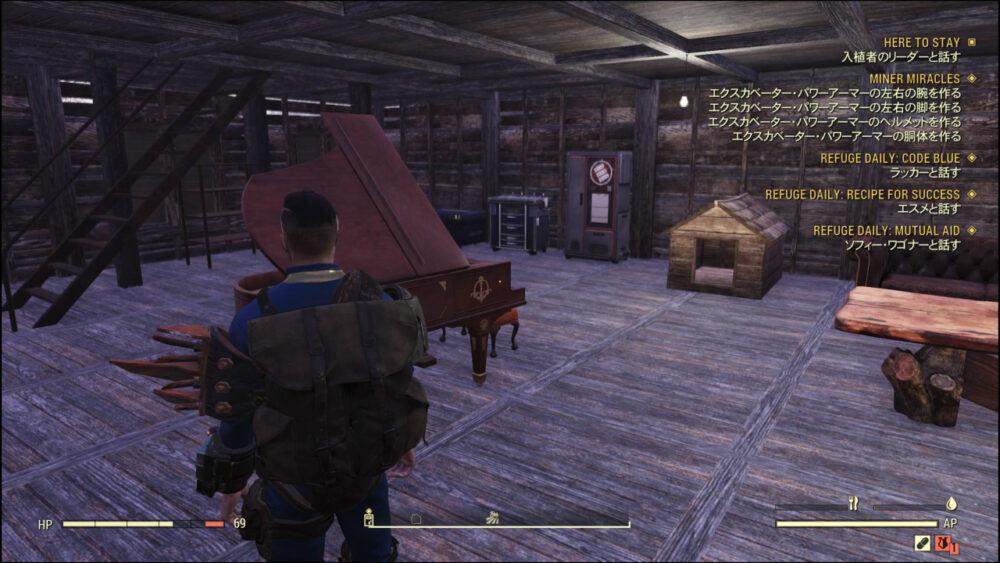Image resolution: width=1000 pixels, height=563 pixels.
Task: Click the fork and knife hunger icon
Action: (853, 505)
